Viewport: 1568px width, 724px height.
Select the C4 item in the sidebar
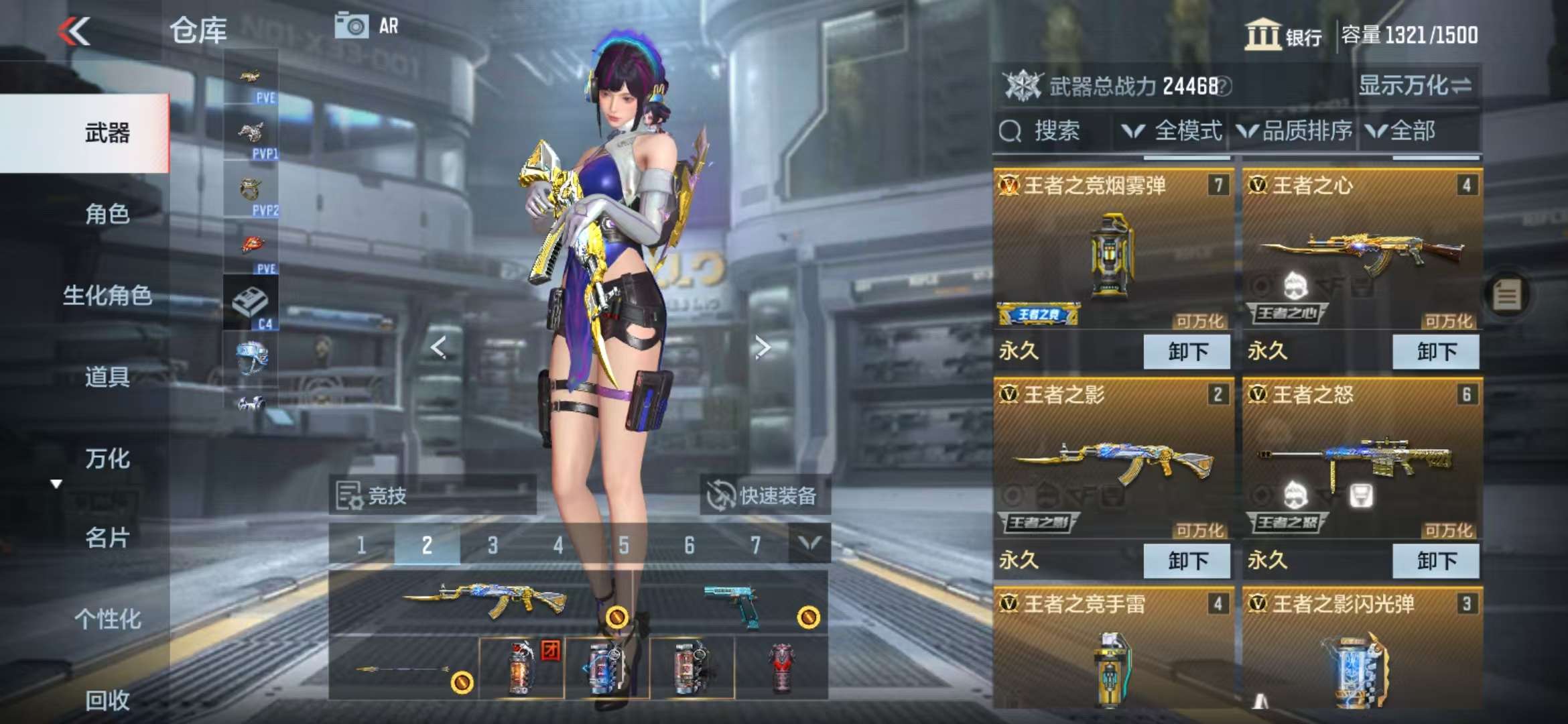coord(251,305)
